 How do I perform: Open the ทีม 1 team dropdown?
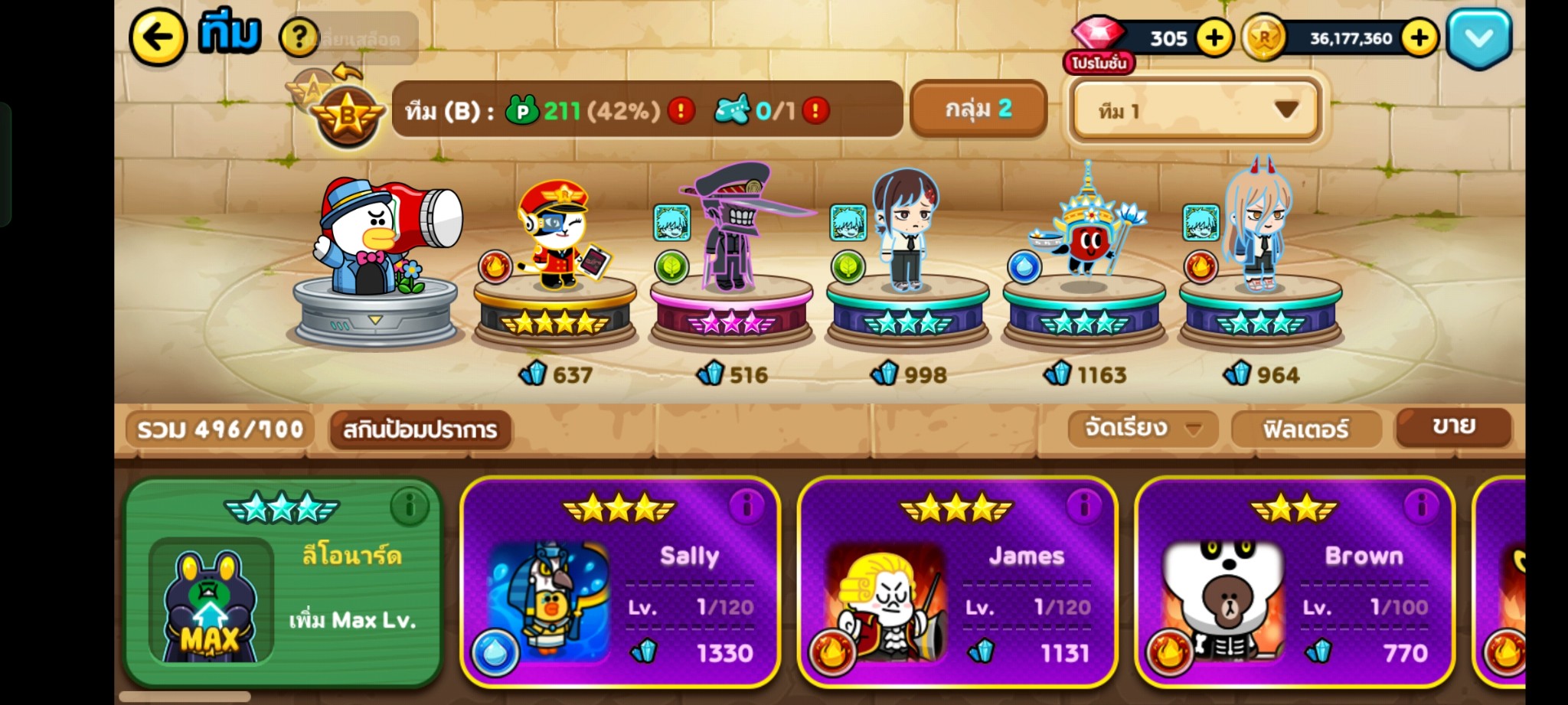1195,111
